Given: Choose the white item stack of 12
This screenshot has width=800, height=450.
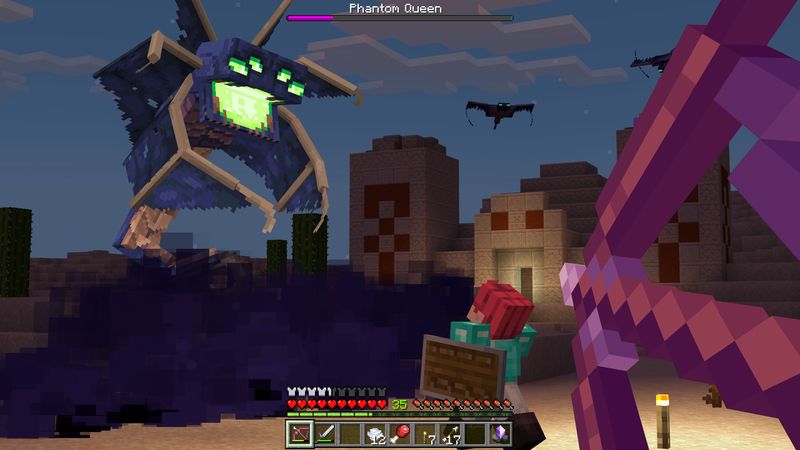Looking at the screenshot, I should (374, 434).
